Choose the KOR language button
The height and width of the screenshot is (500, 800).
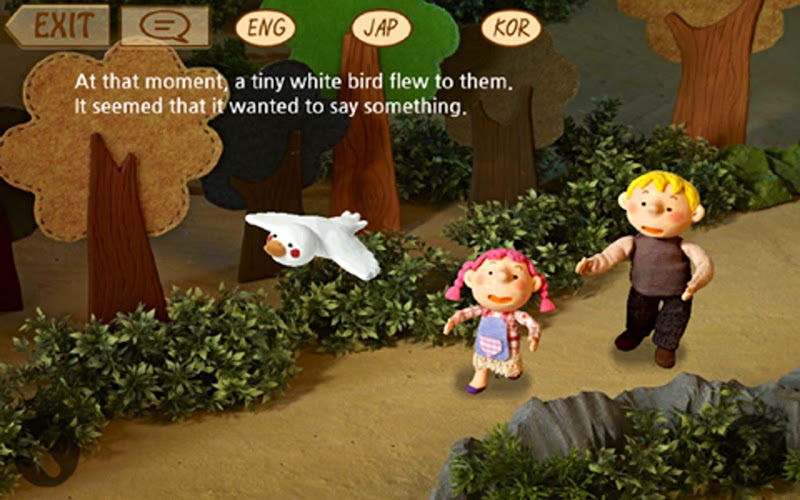click(511, 27)
